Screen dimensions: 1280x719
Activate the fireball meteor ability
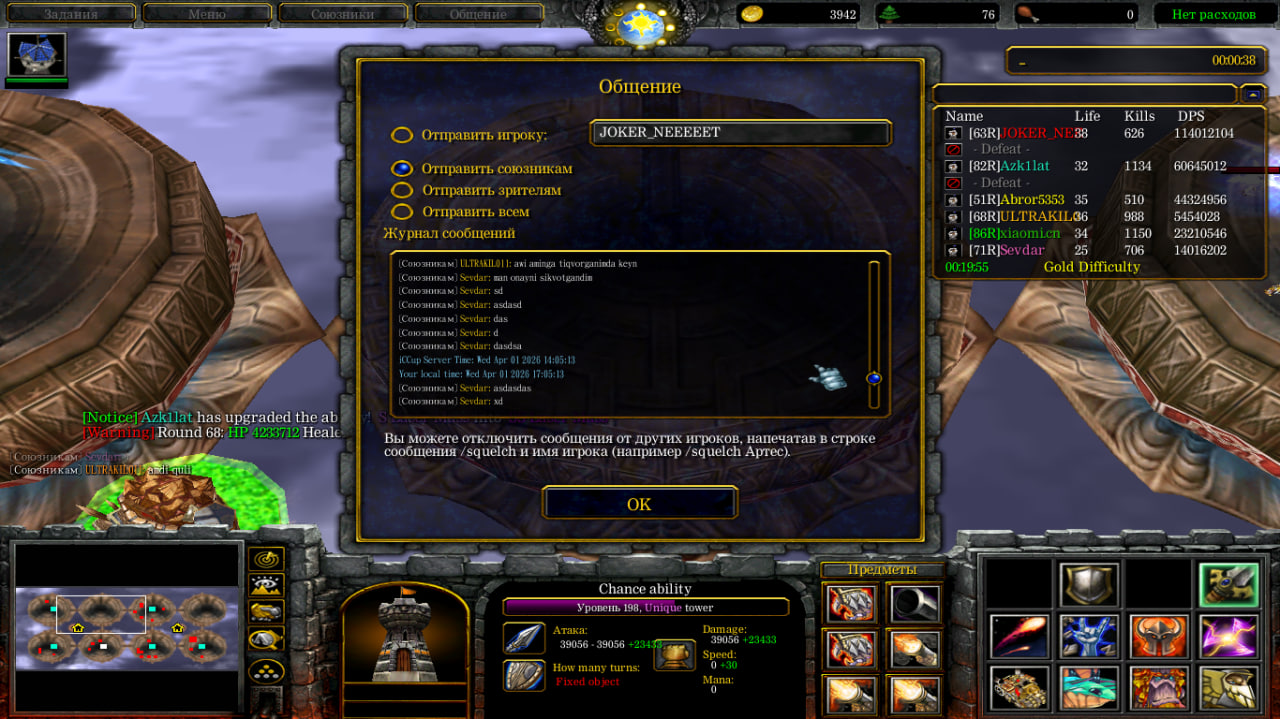pos(1019,636)
